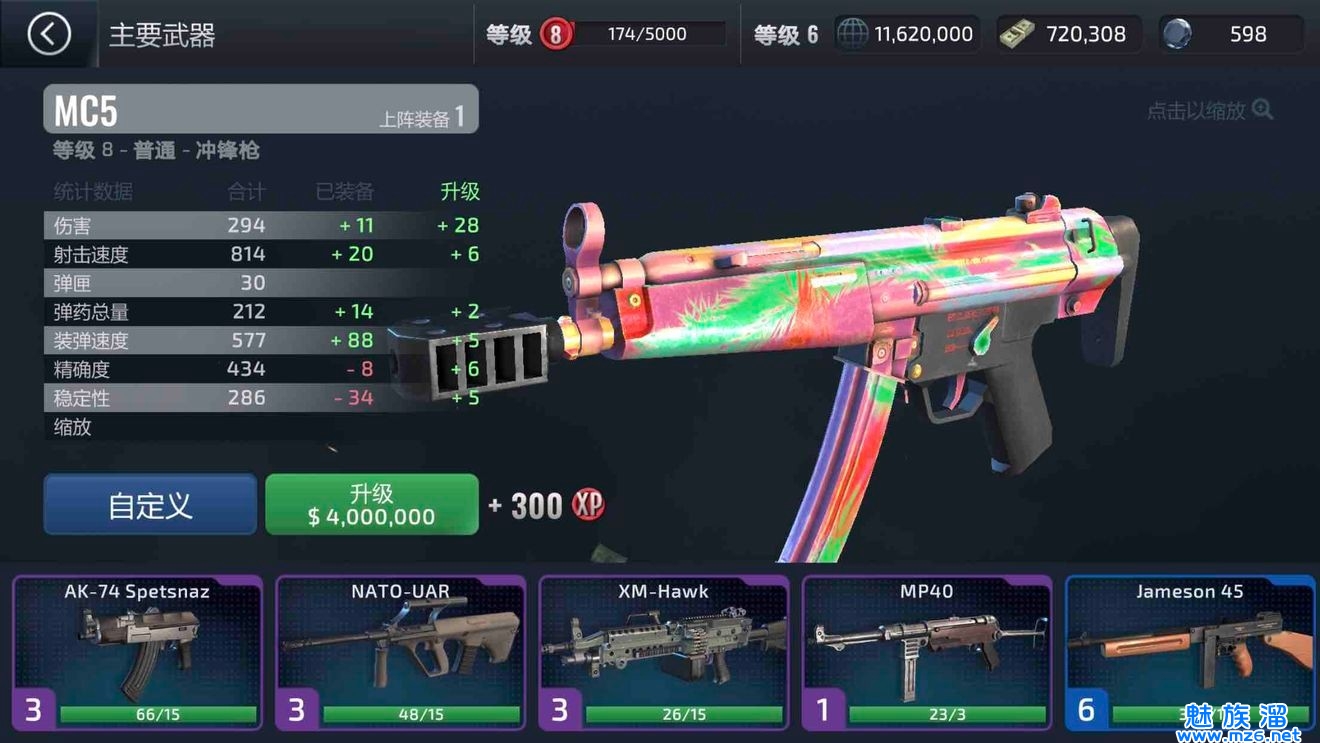Pick the XM-Hawk weapon card
The height and width of the screenshot is (743, 1320).
click(664, 651)
